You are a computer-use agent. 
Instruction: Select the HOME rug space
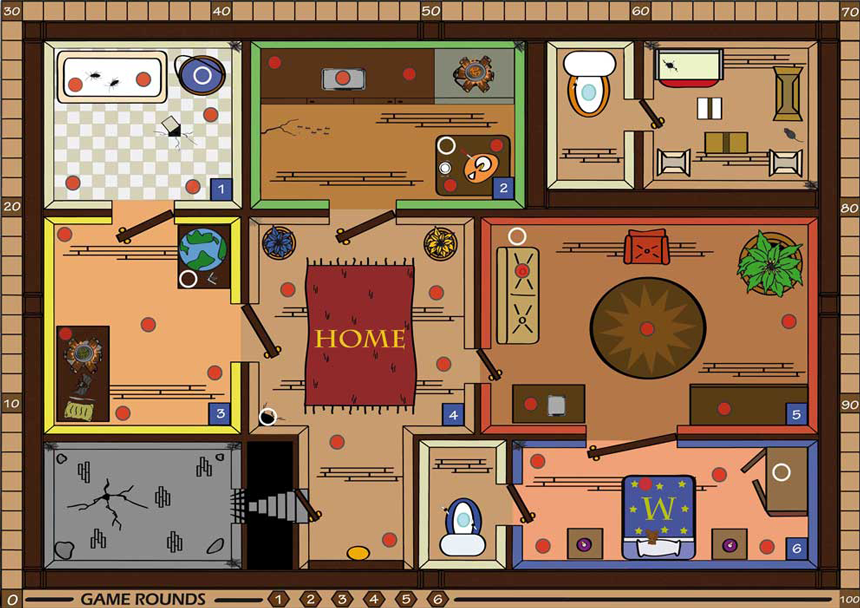pyautogui.click(x=360, y=337)
